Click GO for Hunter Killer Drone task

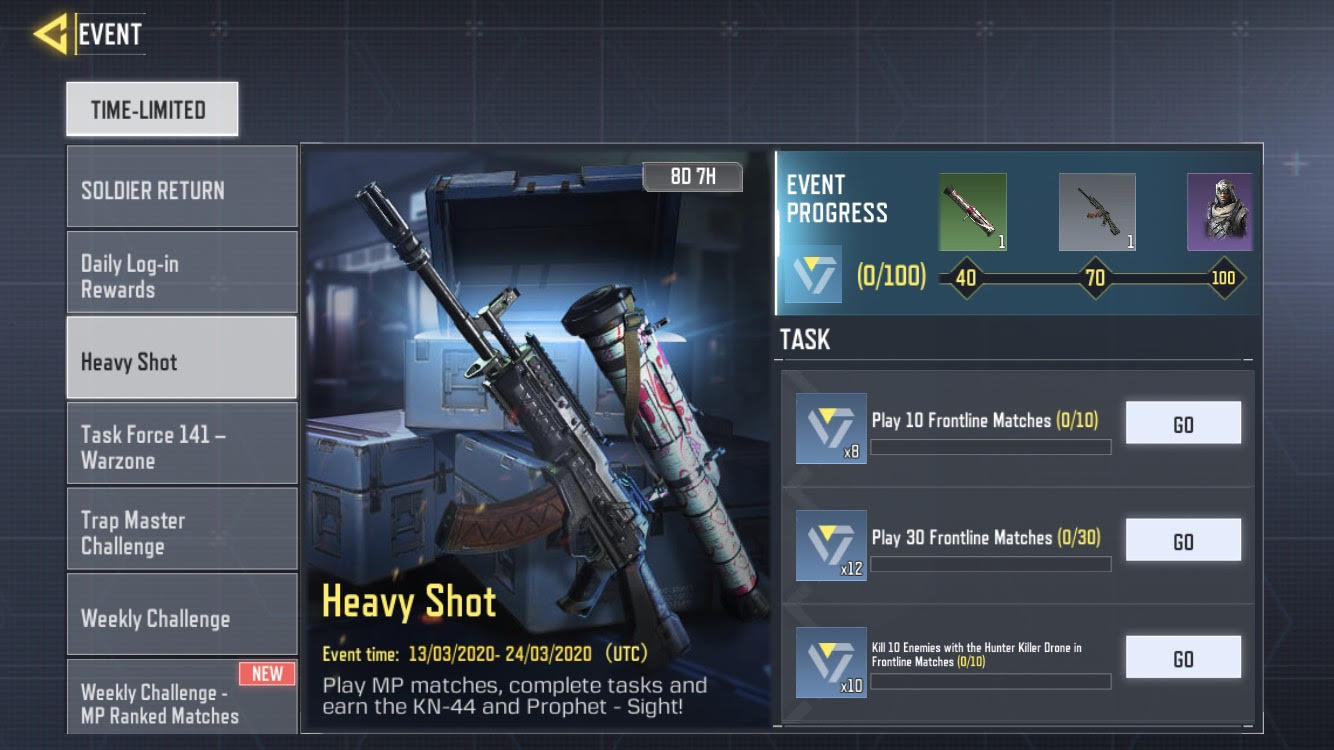pos(1183,658)
